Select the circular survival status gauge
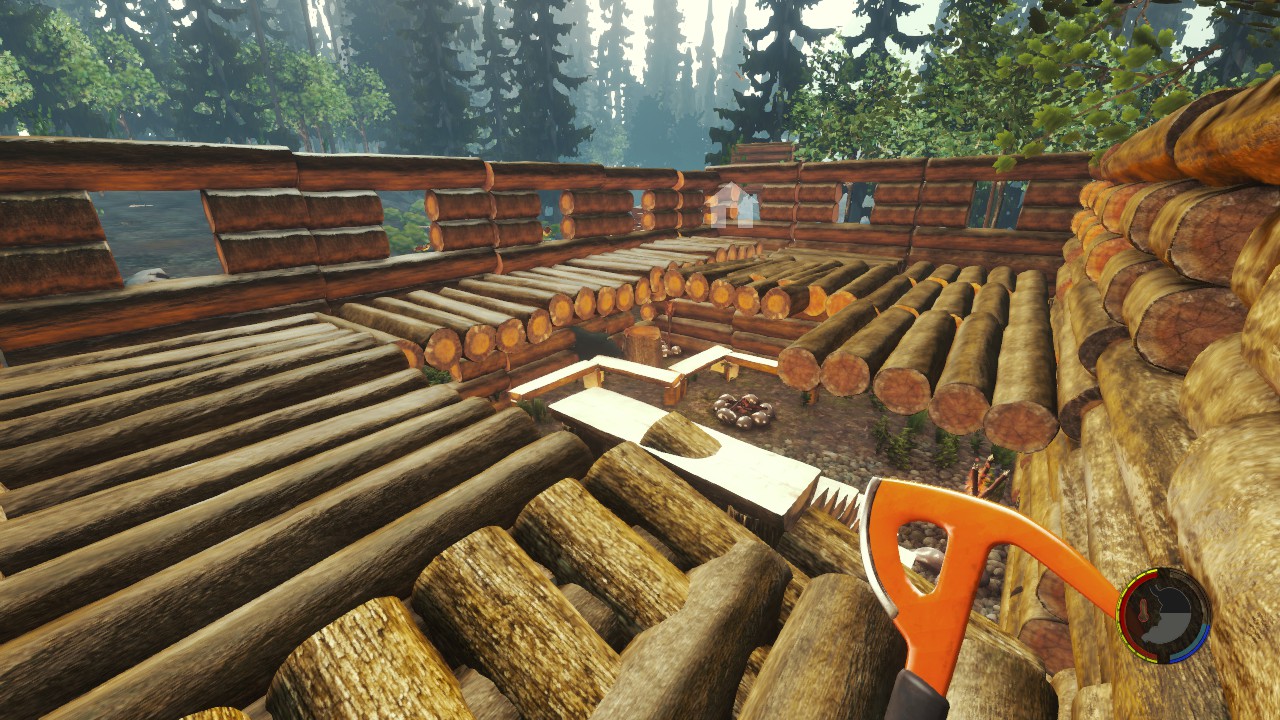This screenshot has width=1280, height=720. [1163, 615]
